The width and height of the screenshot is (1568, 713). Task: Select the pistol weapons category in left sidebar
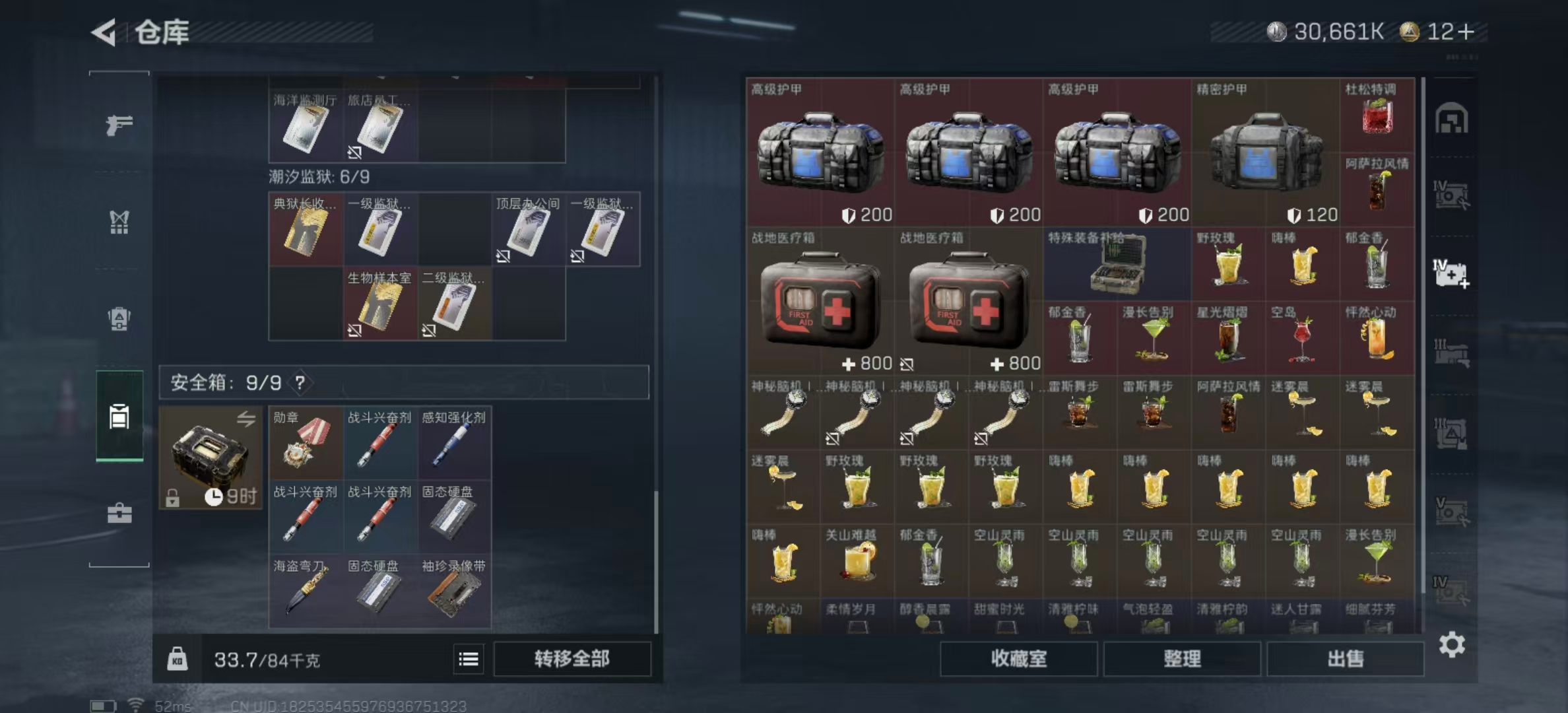click(x=119, y=125)
